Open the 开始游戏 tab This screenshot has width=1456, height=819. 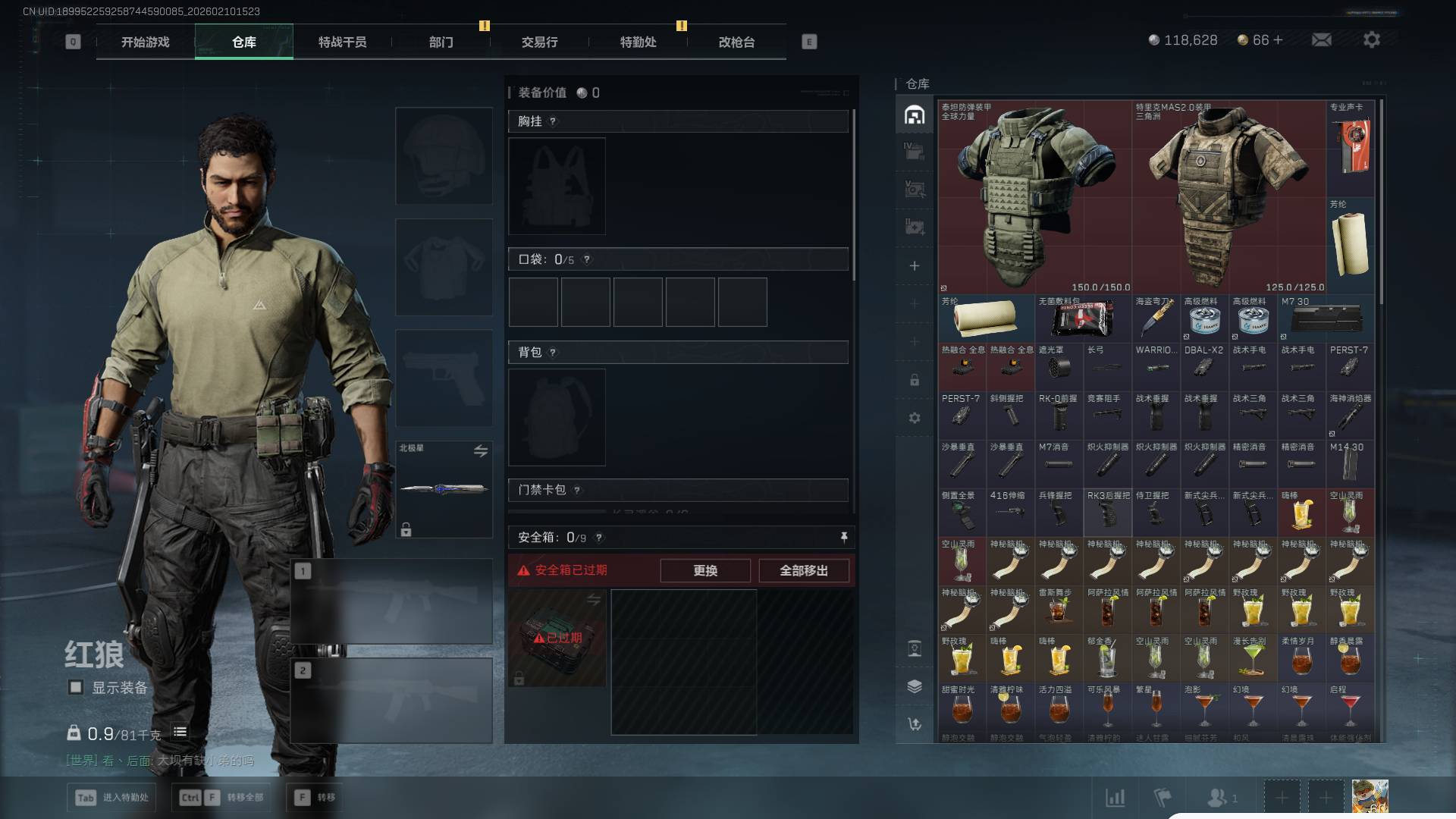[x=145, y=42]
